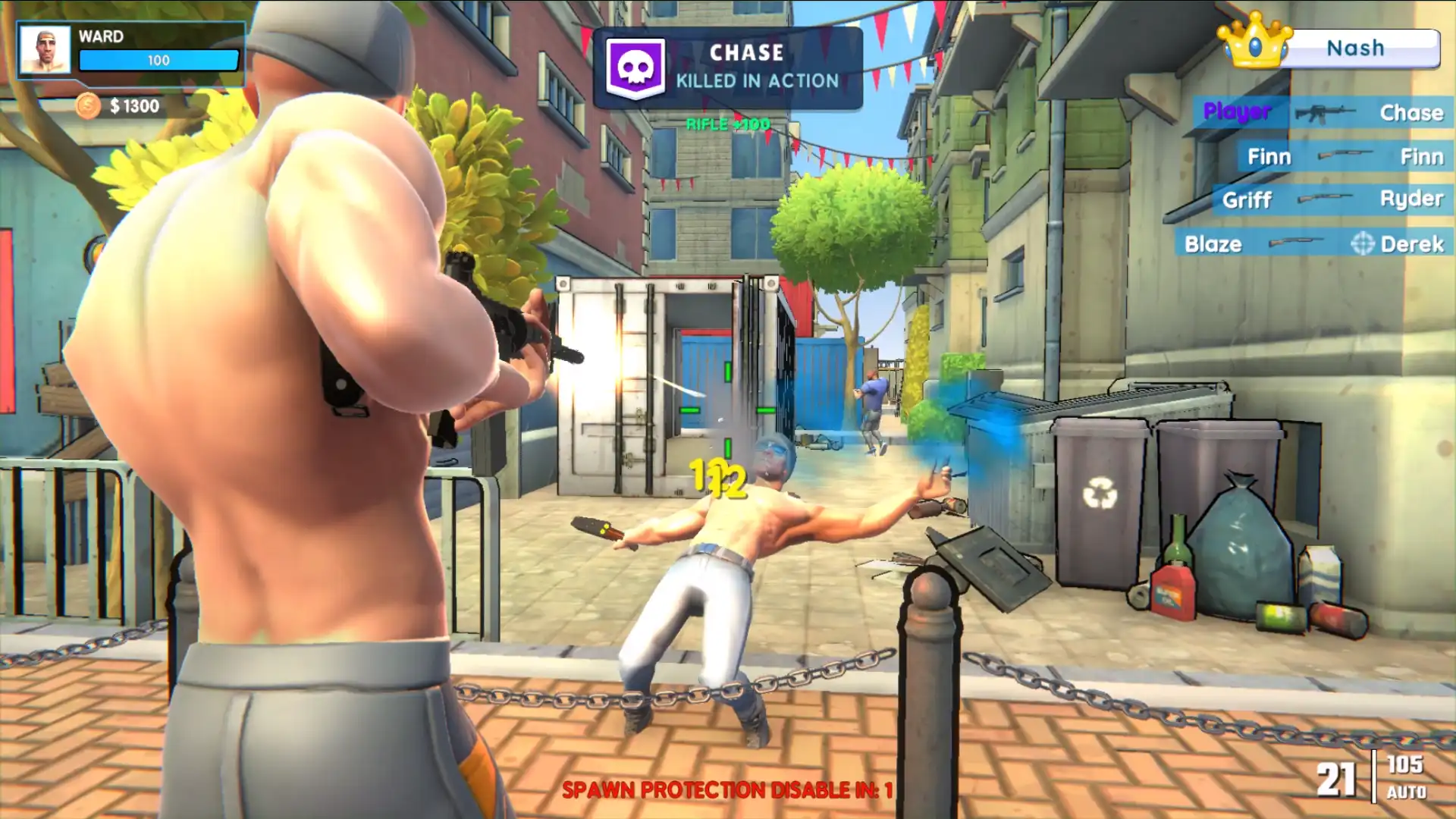The height and width of the screenshot is (819, 1456).
Task: Click the Blaze killed Derek feed row
Action: click(1313, 243)
